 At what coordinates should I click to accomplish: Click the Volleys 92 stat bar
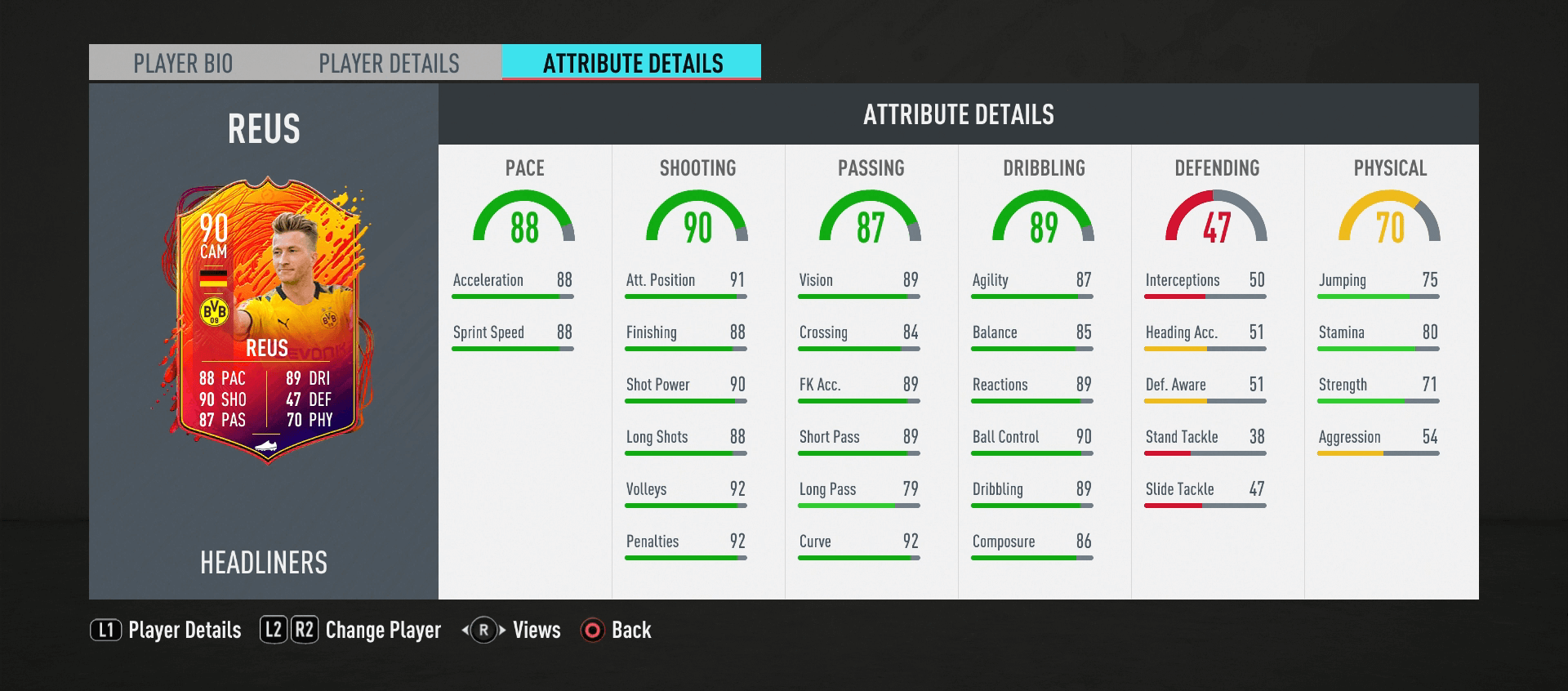tap(686, 497)
